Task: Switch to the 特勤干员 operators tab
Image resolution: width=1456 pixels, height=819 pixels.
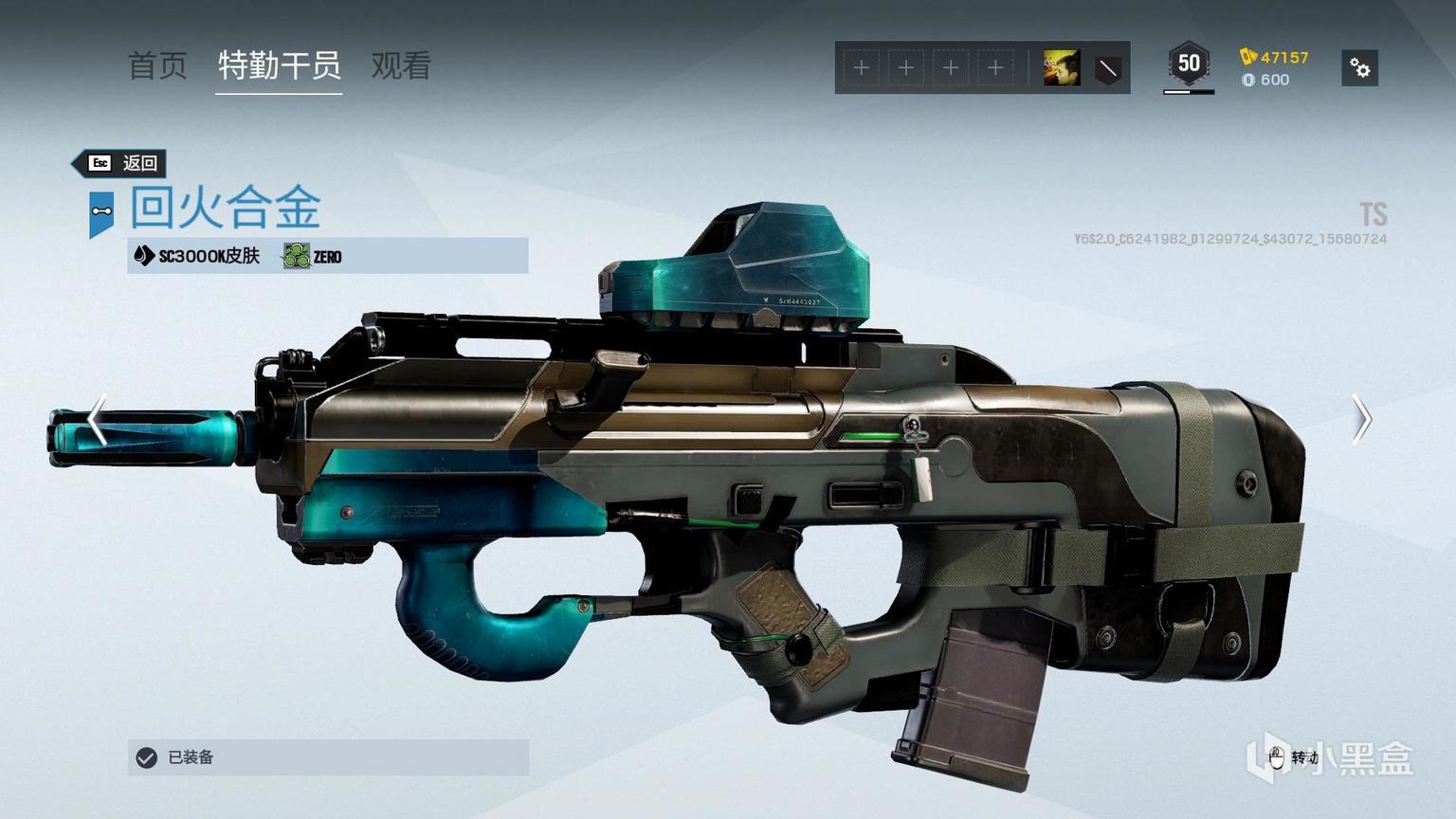Action: pyautogui.click(x=279, y=66)
